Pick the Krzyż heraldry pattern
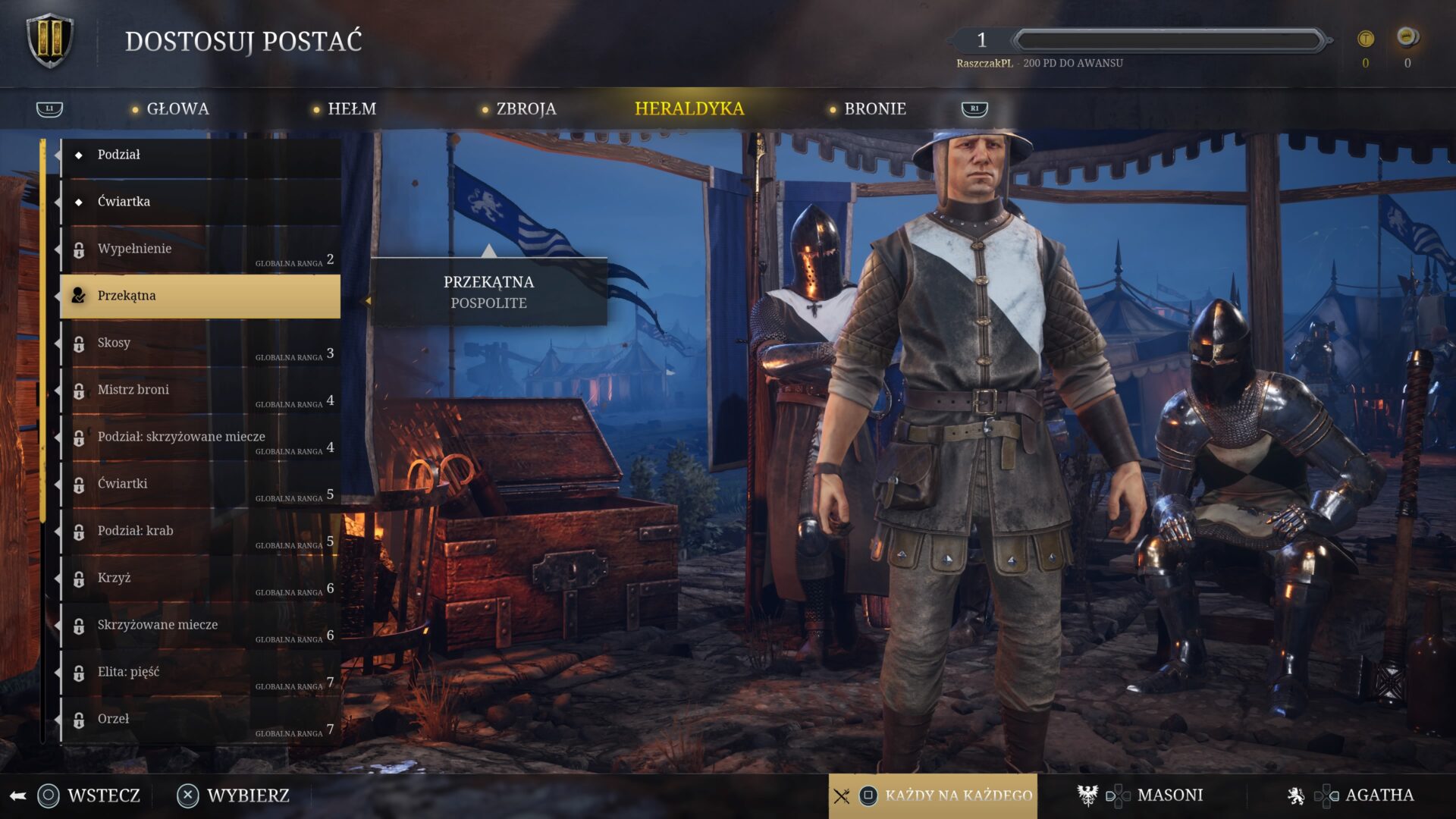The width and height of the screenshot is (1456, 819). (199, 578)
